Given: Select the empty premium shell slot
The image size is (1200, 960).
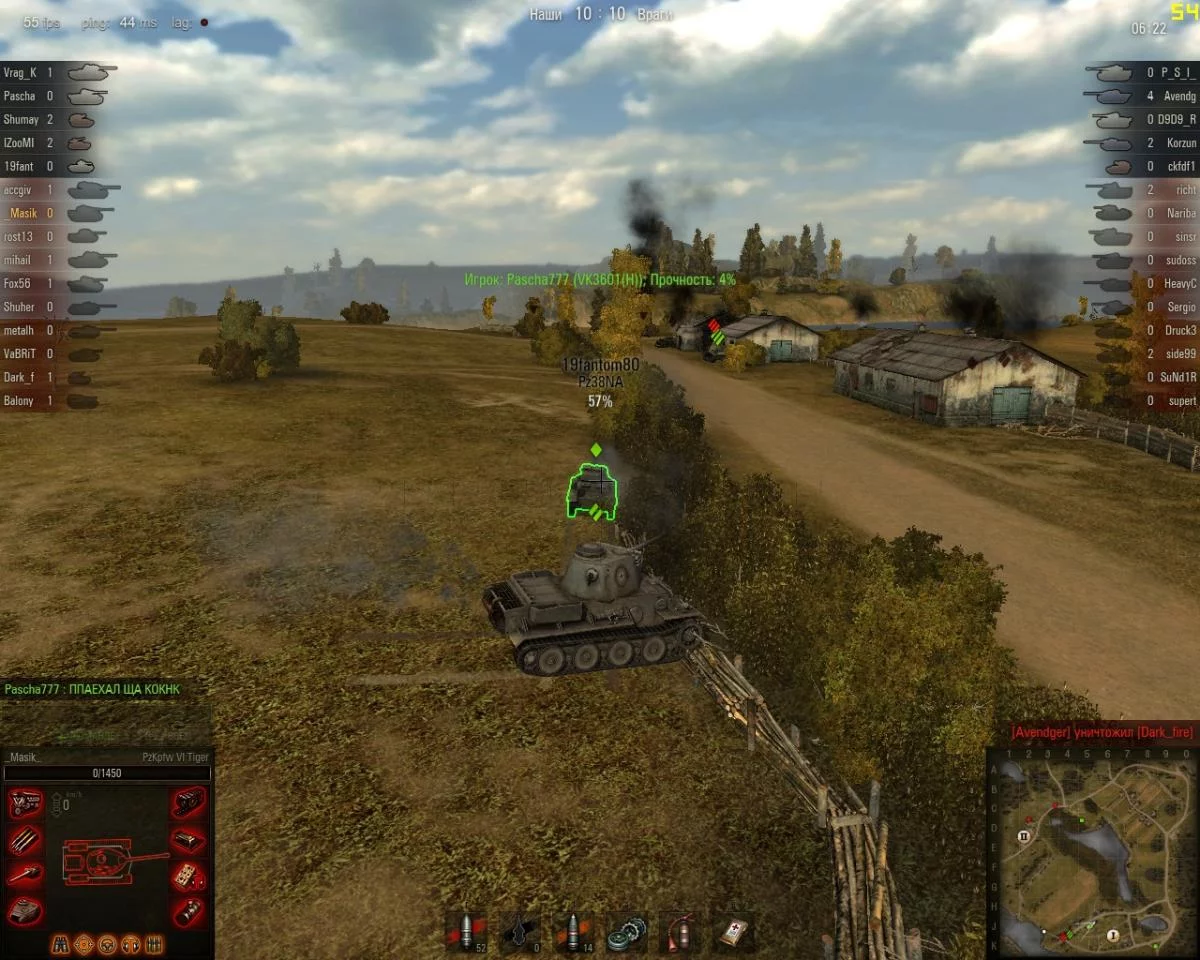Looking at the screenshot, I should [x=519, y=932].
